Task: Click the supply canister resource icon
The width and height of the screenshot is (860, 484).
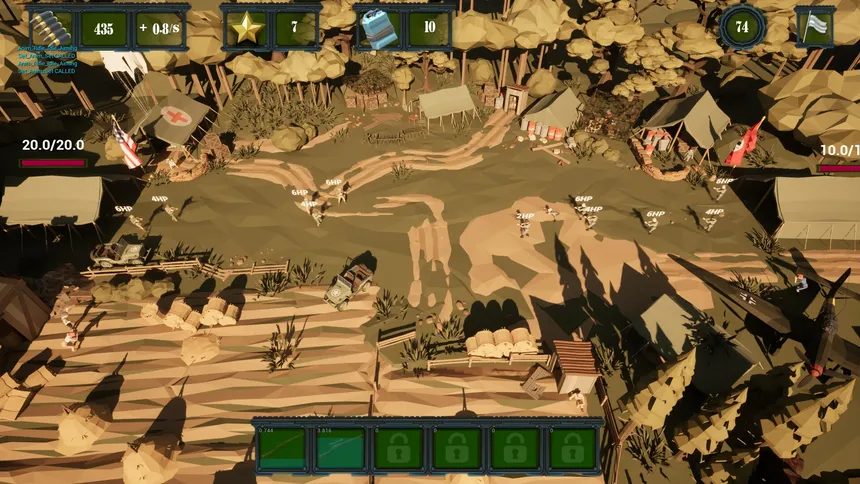Action: [379, 29]
